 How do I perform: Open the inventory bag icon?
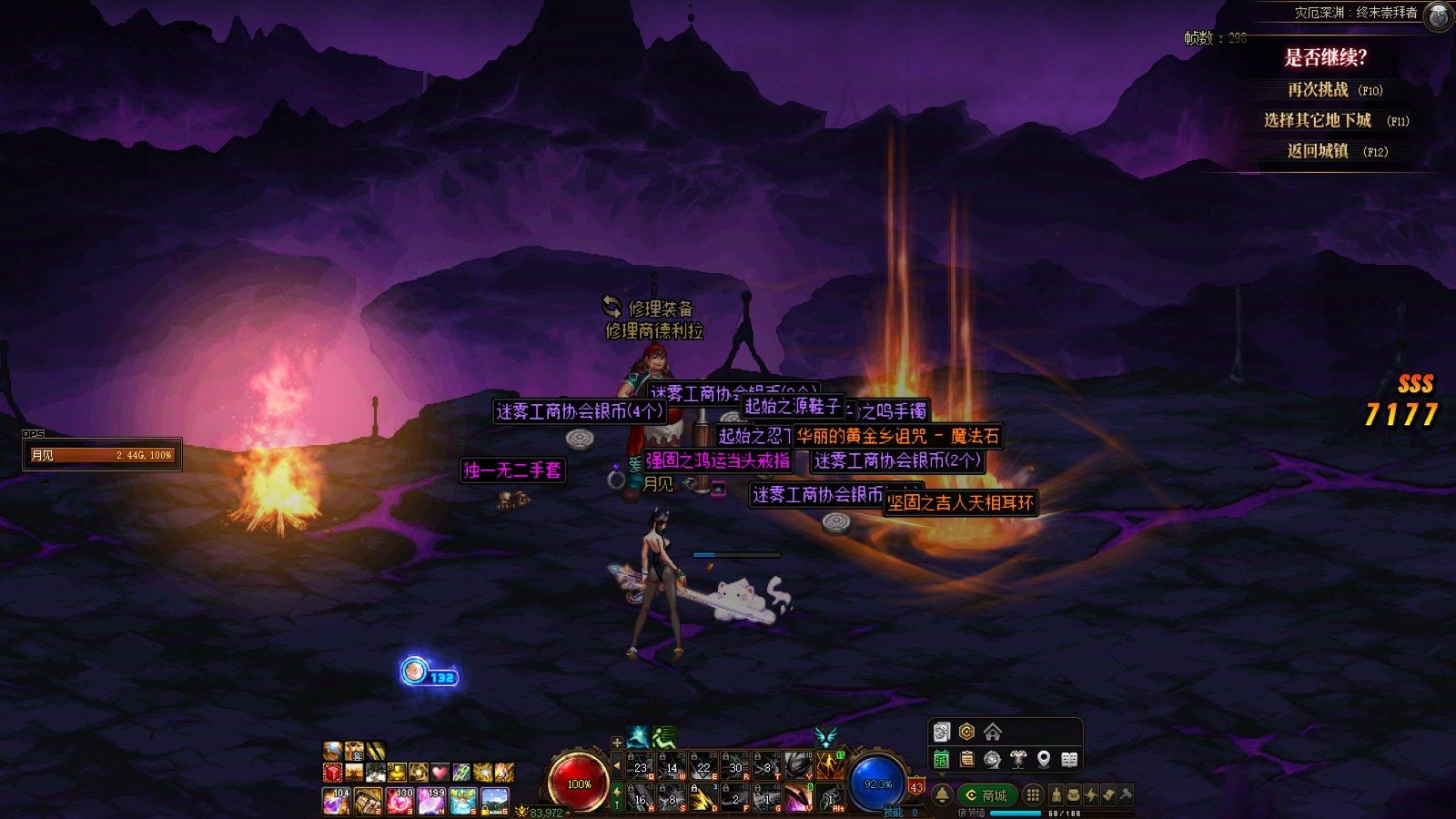(x=1074, y=795)
